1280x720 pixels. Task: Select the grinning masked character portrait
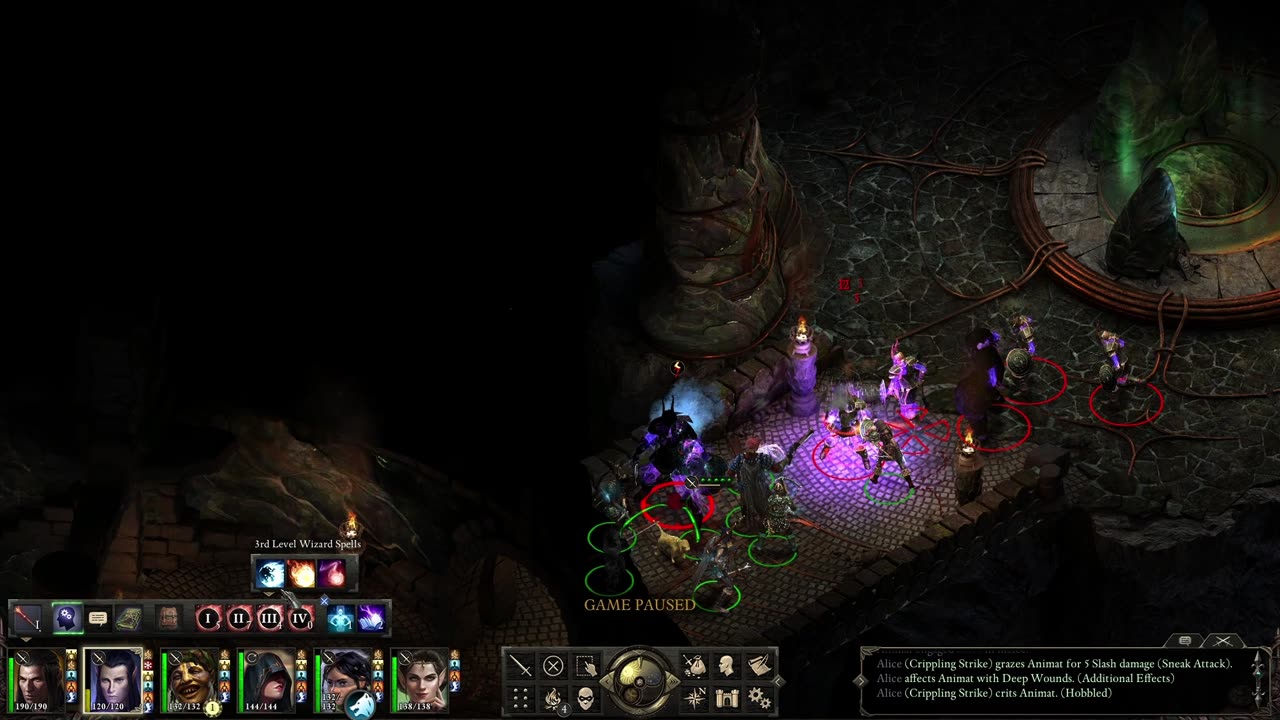pyautogui.click(x=190, y=680)
